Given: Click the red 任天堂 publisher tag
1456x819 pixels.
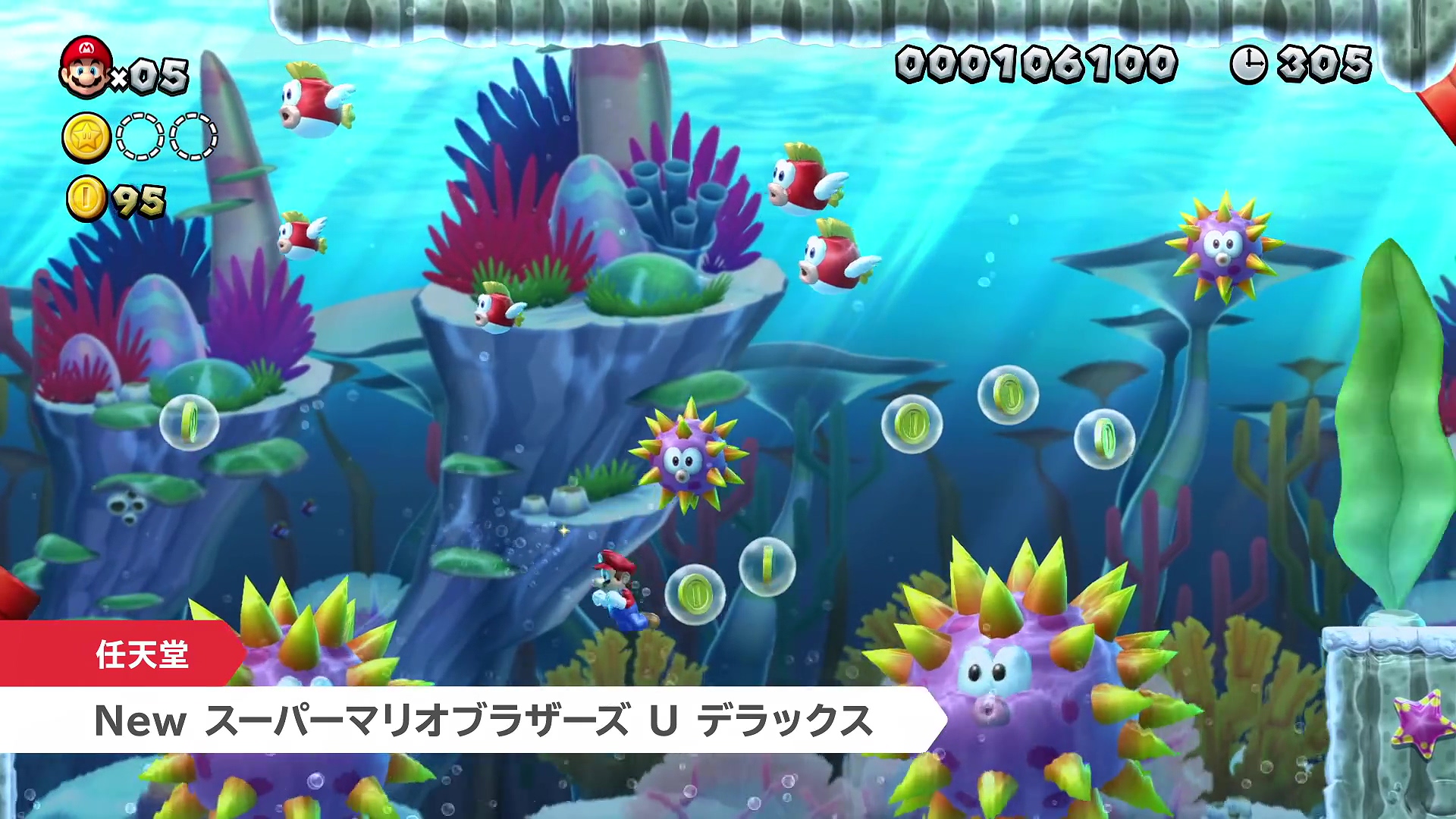Looking at the screenshot, I should coord(121,654).
